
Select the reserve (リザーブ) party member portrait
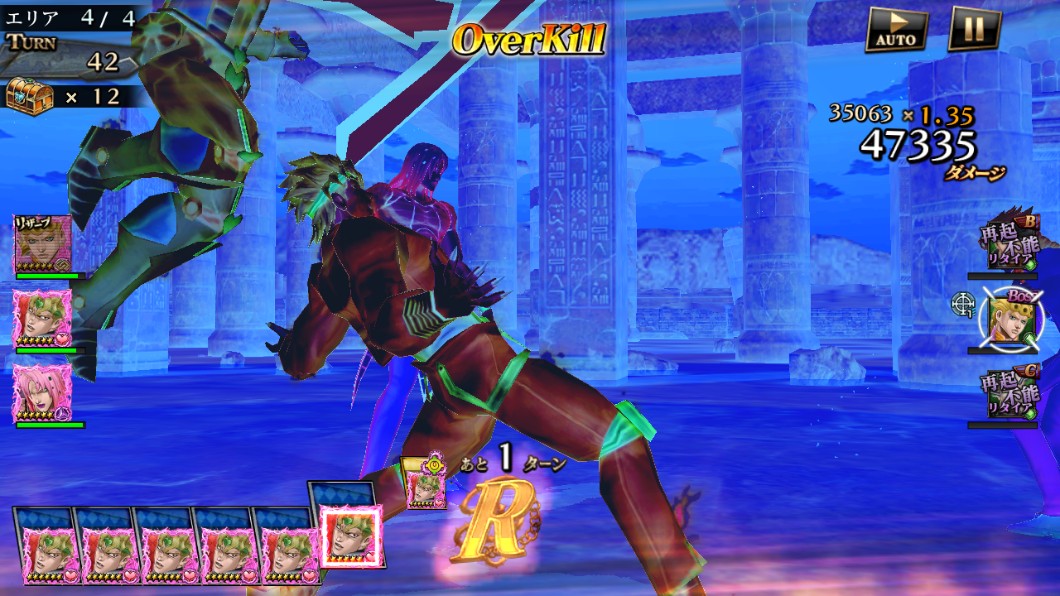pos(43,242)
